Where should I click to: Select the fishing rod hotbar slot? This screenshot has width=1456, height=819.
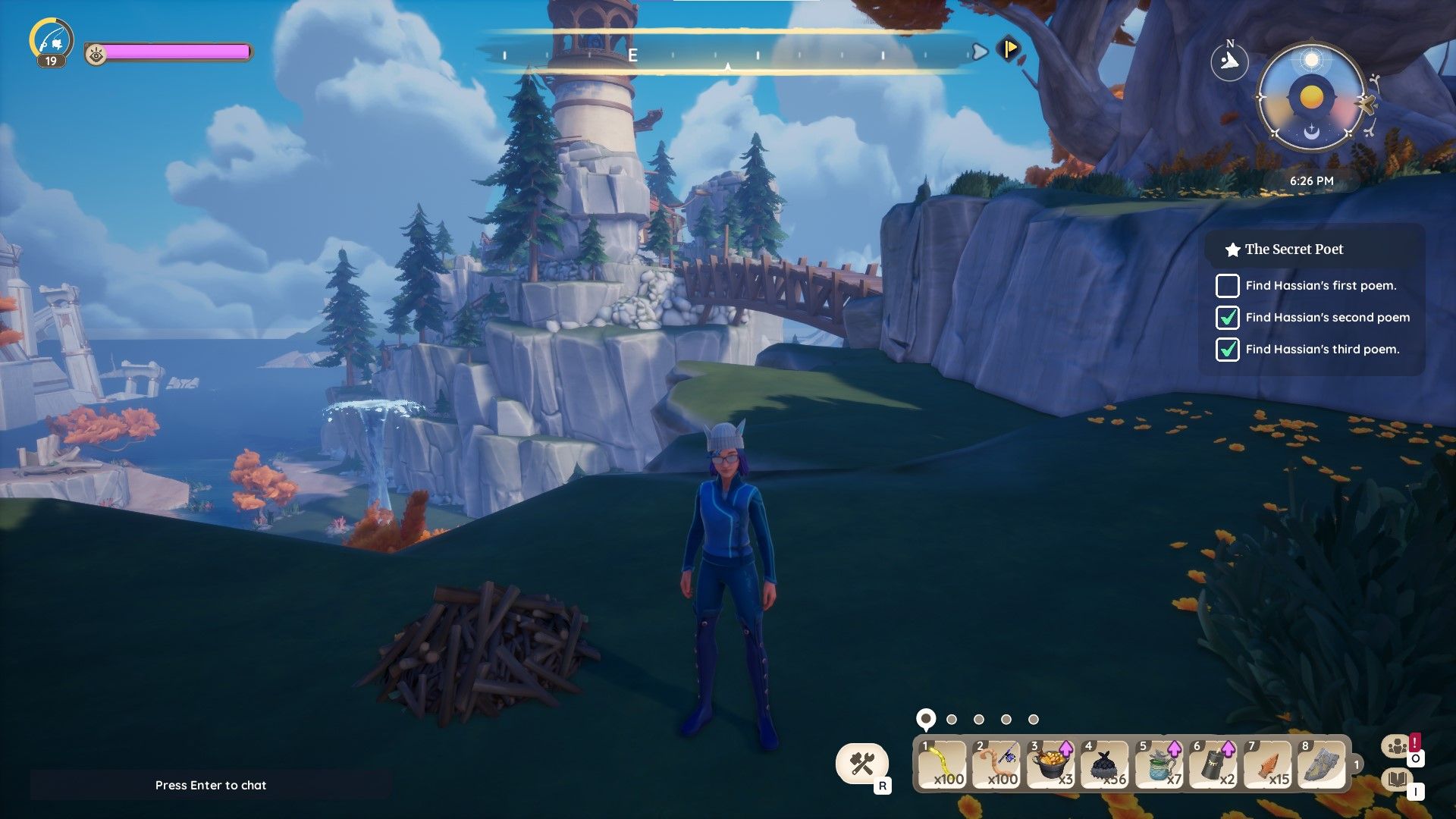coord(996,764)
